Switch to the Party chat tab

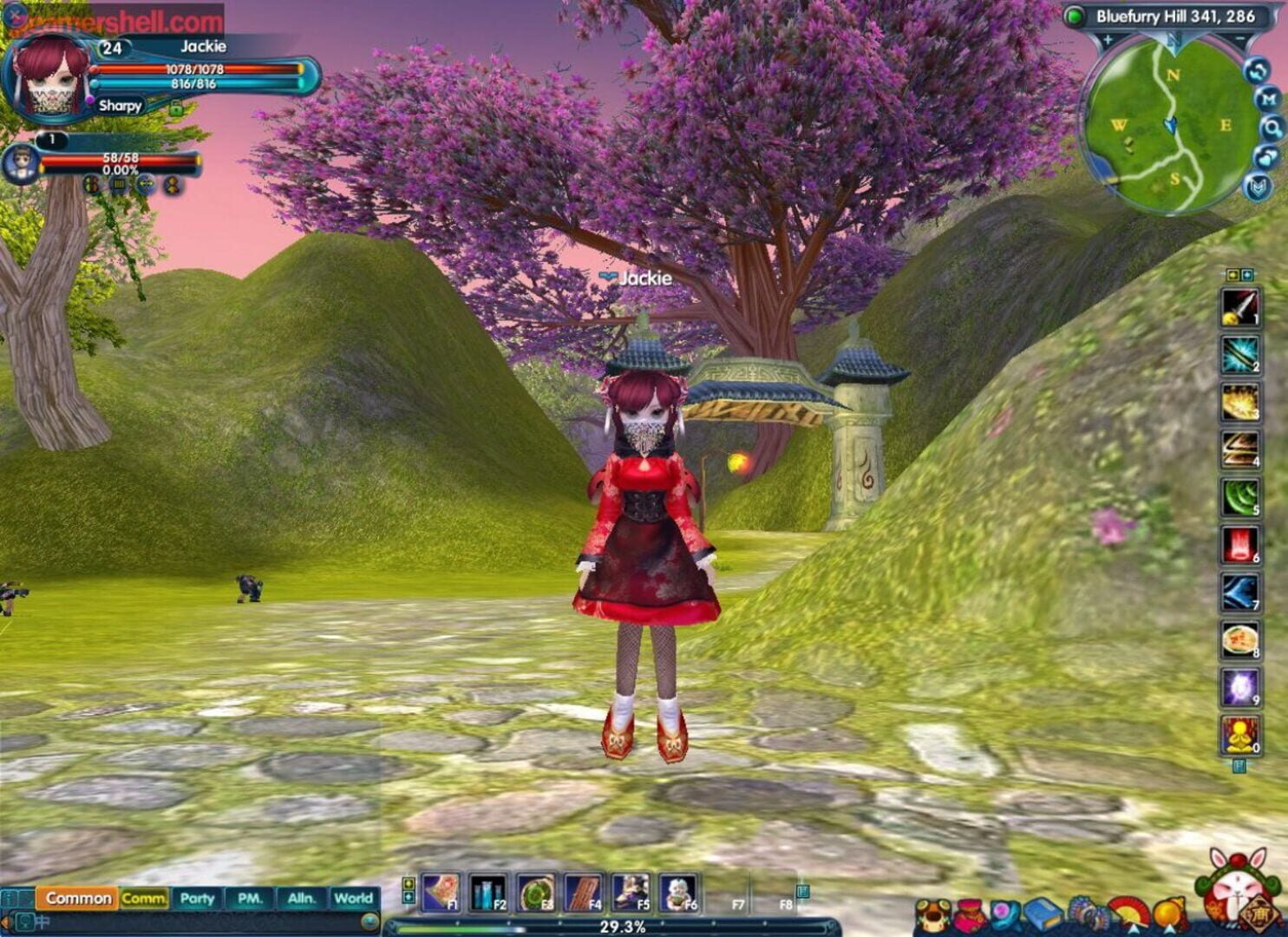pyautogui.click(x=195, y=900)
